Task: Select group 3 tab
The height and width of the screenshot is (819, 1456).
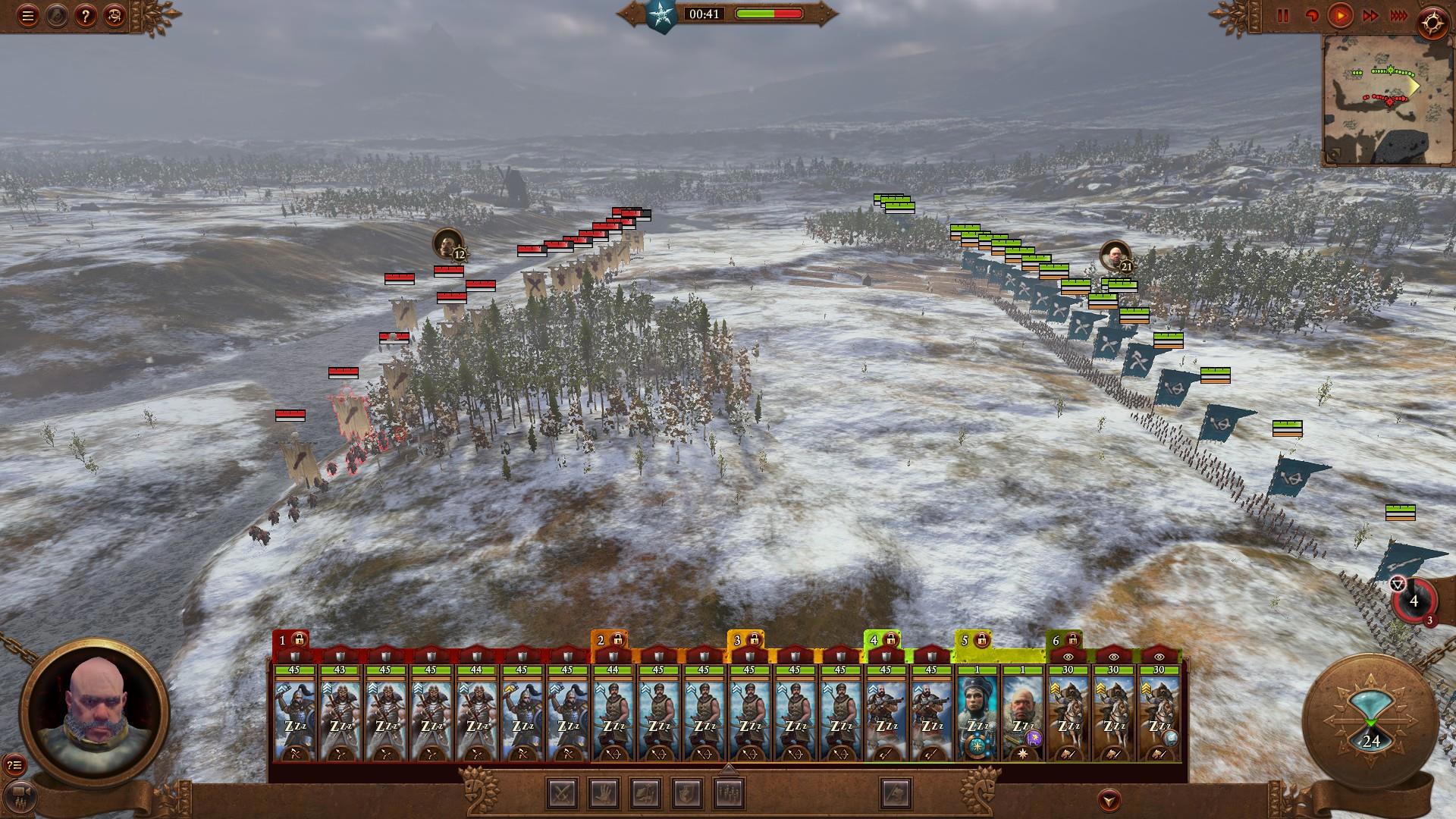Action: [745, 641]
